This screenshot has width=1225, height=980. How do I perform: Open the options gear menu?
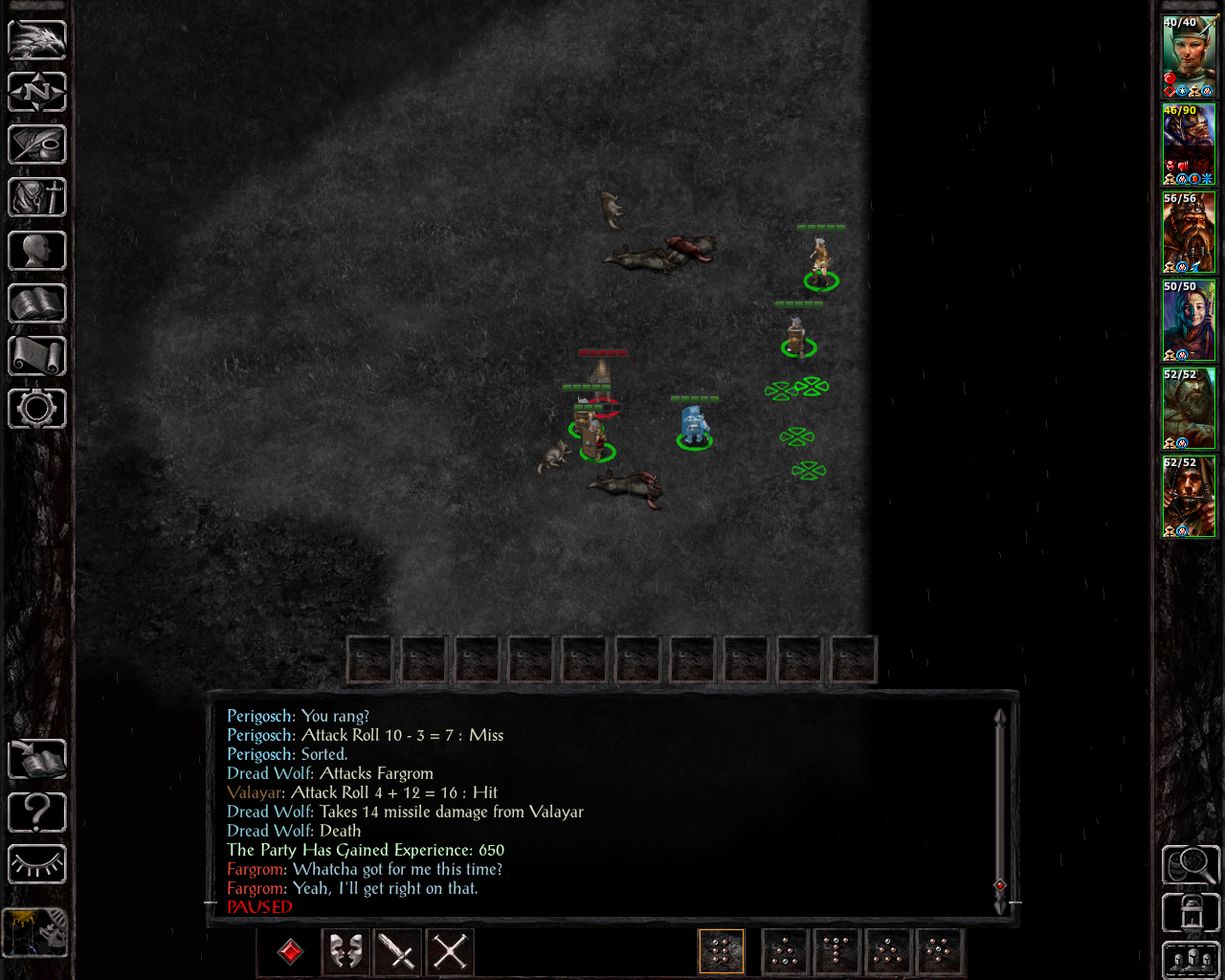pyautogui.click(x=37, y=409)
